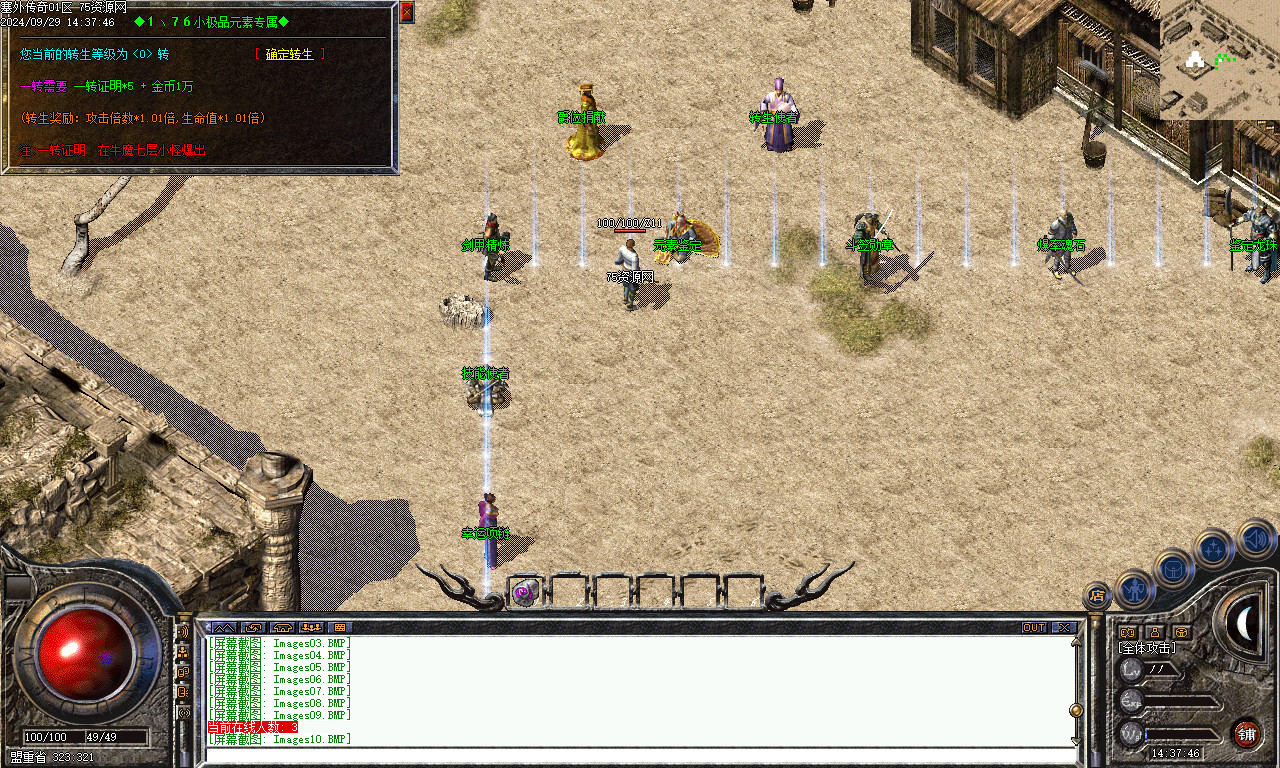
Task: Open the skills sparkle round button
Action: (x=1213, y=547)
